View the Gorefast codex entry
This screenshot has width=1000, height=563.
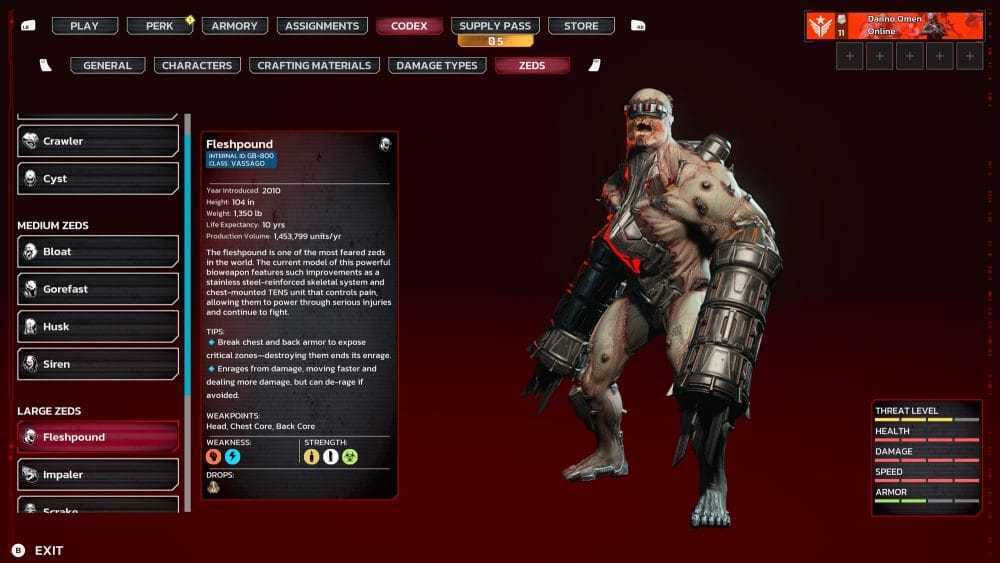coord(98,289)
